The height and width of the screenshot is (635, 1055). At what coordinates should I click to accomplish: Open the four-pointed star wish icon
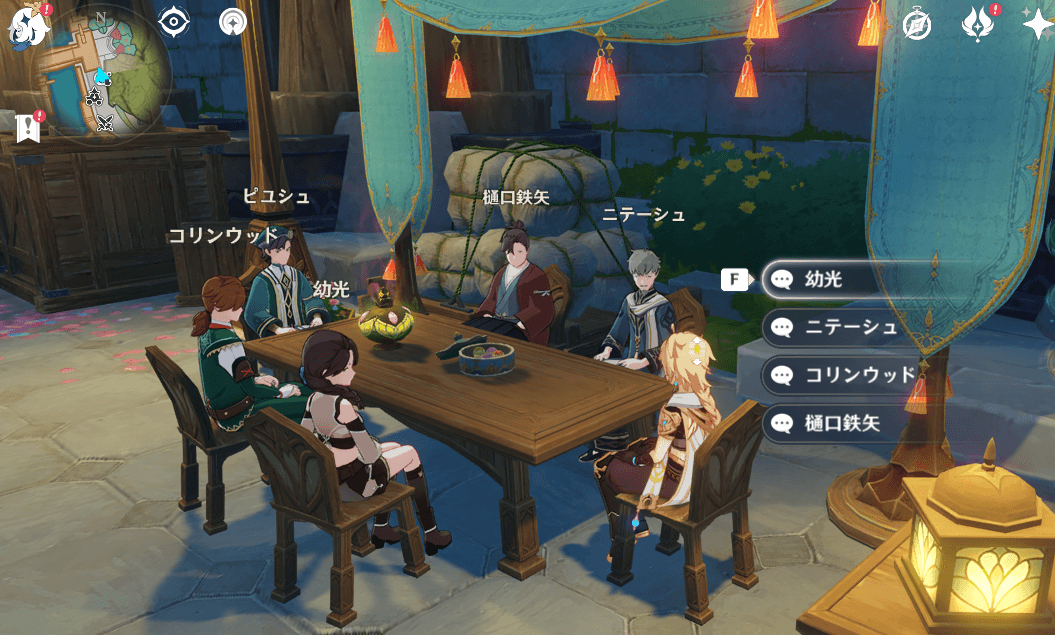click(1037, 23)
